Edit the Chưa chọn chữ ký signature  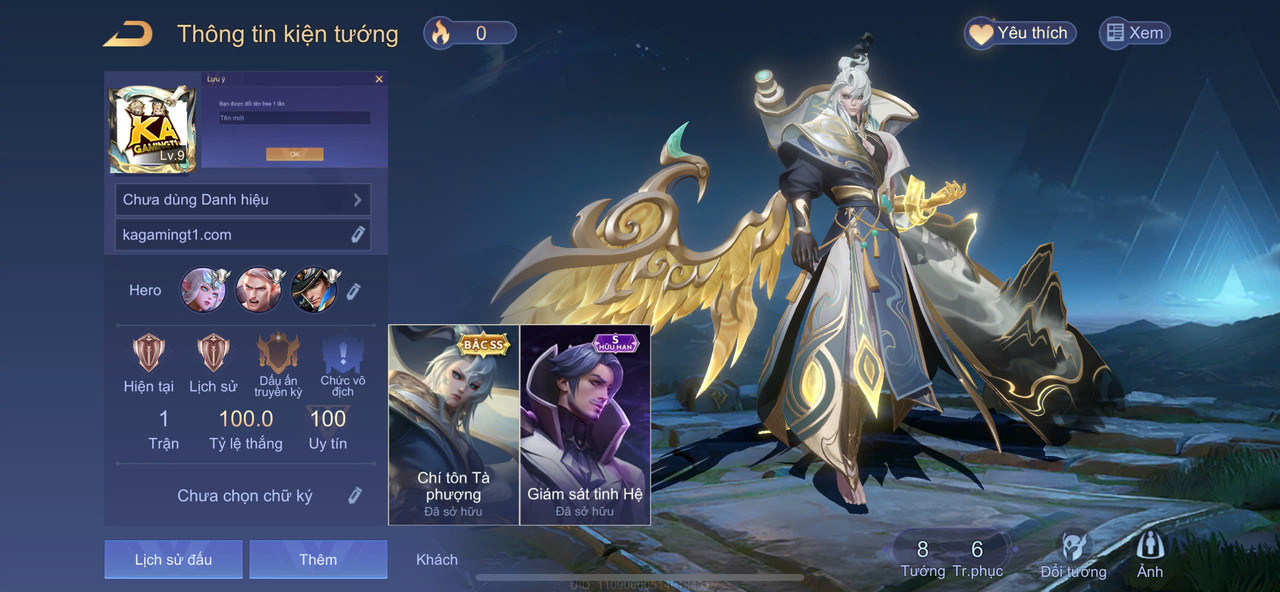(354, 496)
